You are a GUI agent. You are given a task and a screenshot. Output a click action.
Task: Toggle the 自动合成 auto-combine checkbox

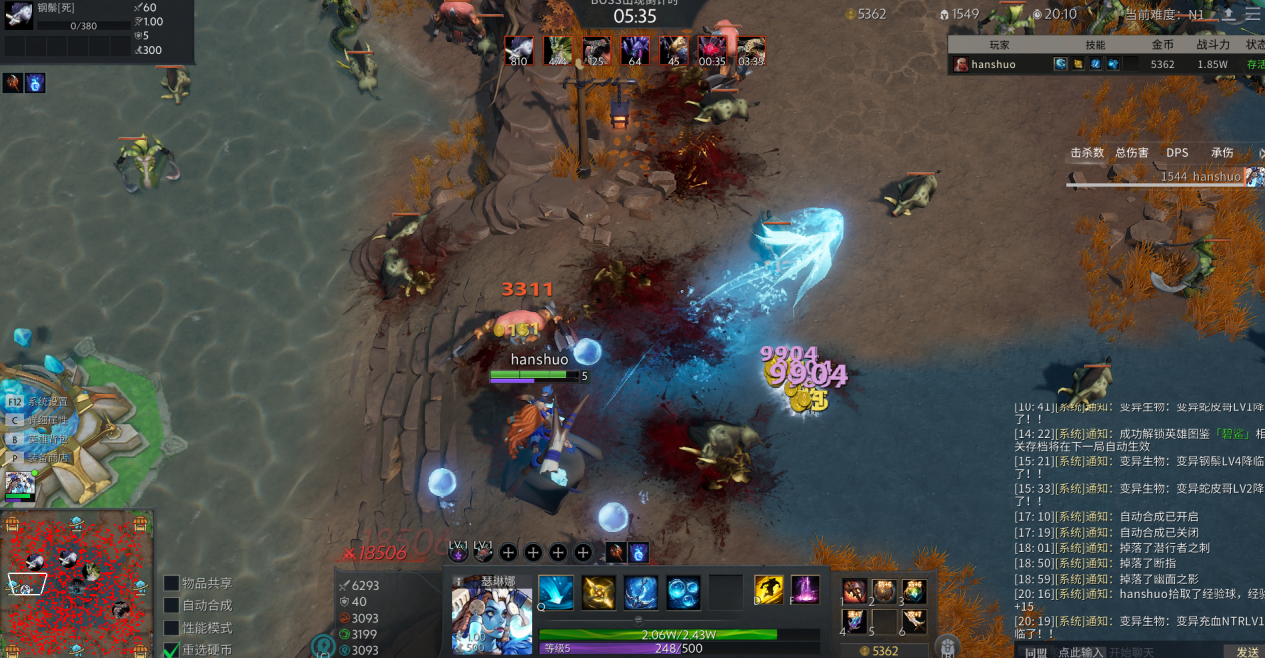click(172, 605)
